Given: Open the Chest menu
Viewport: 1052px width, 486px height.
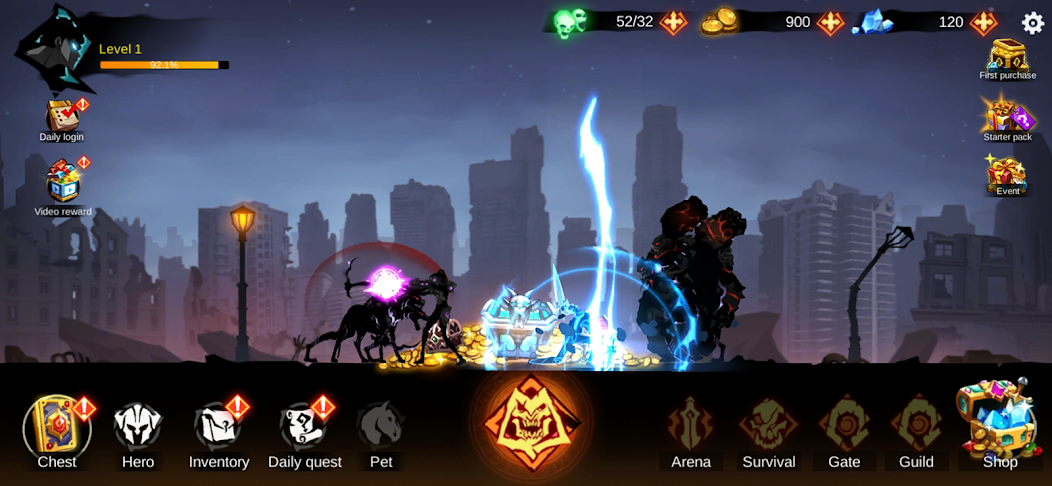Looking at the screenshot, I should click(x=57, y=429).
